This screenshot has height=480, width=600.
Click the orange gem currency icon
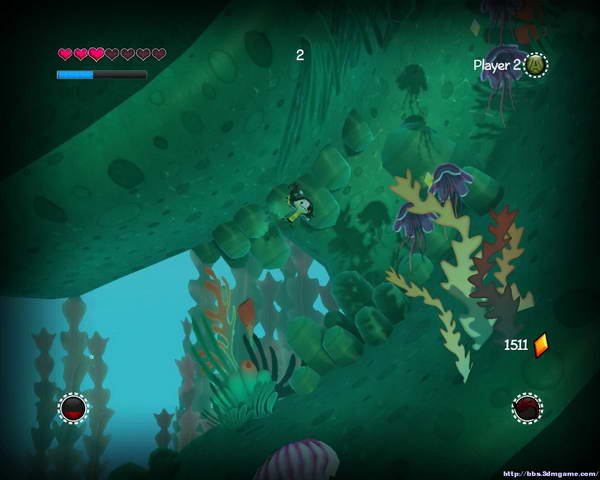point(541,345)
